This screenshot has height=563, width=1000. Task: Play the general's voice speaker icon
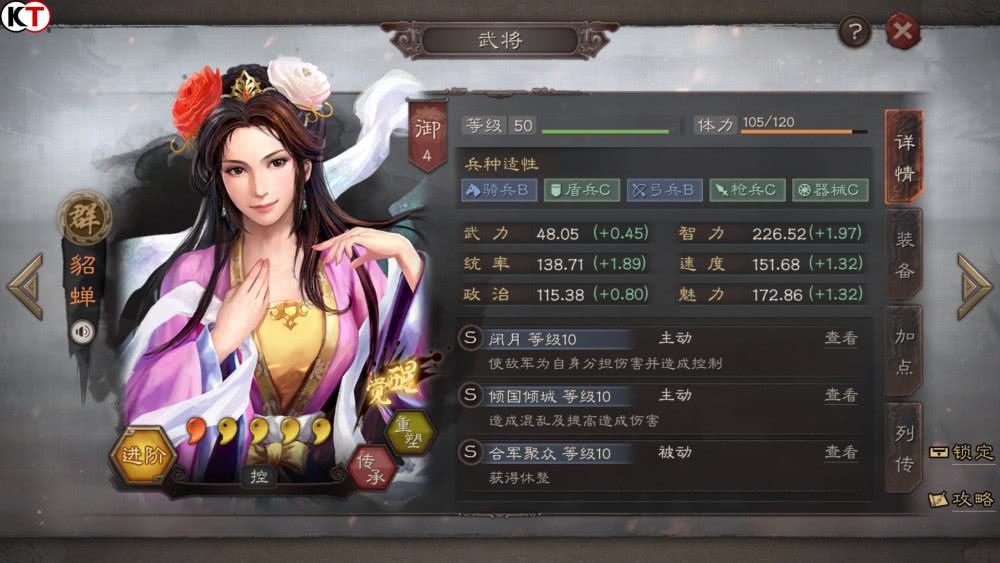82,331
